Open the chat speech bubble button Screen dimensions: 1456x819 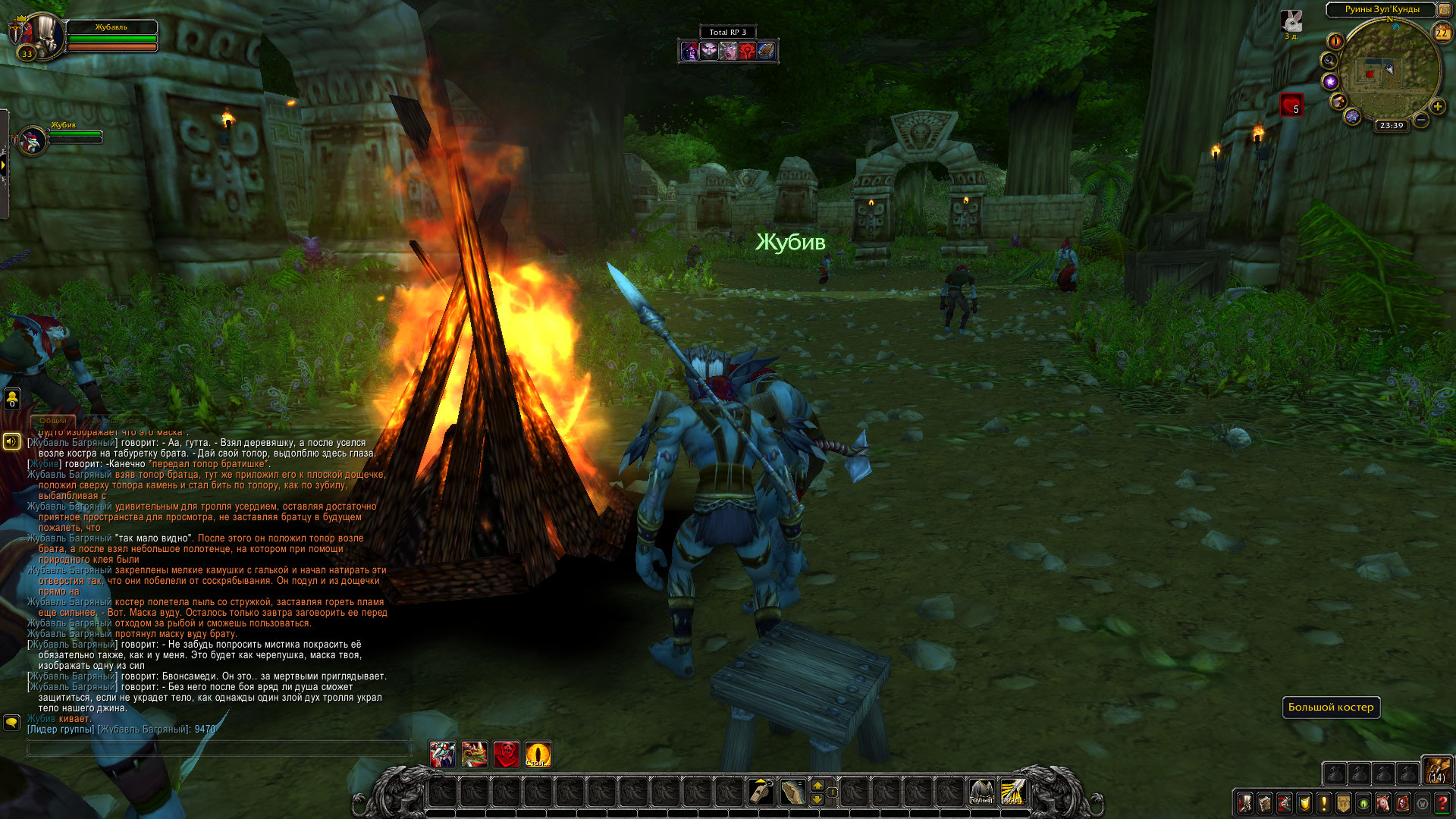point(11,722)
